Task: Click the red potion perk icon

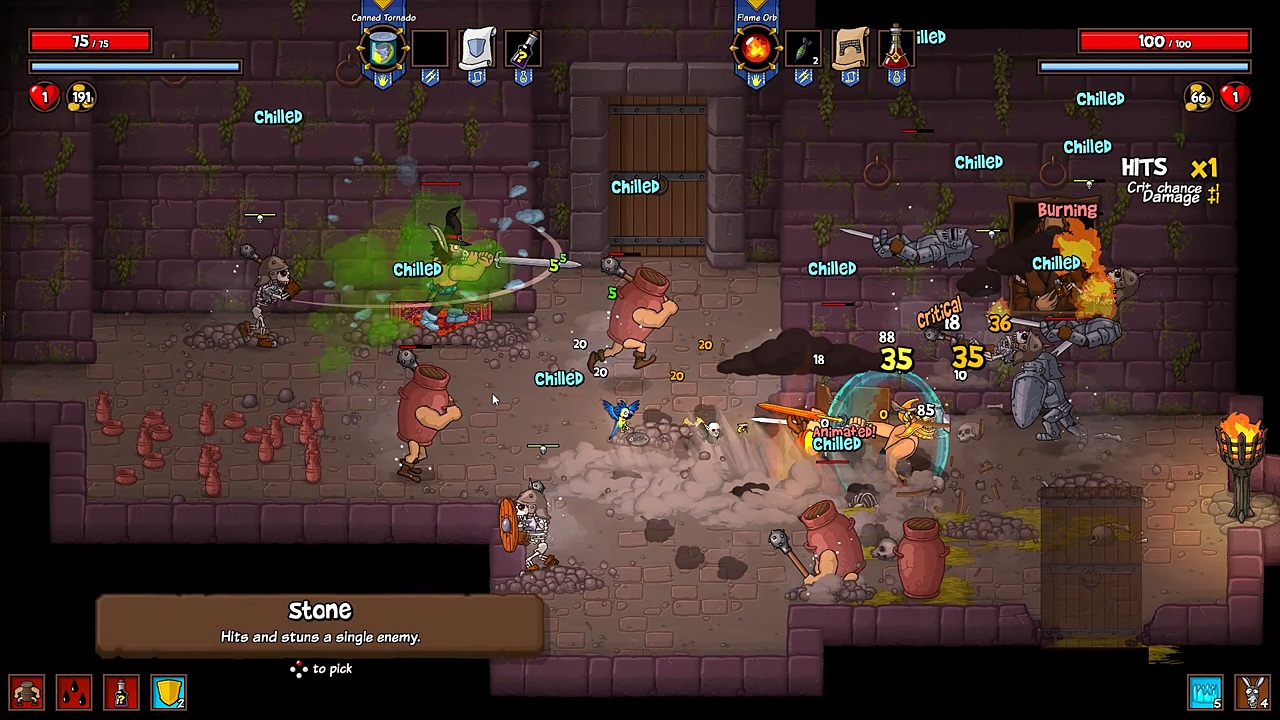Action: pyautogui.click(x=121, y=692)
